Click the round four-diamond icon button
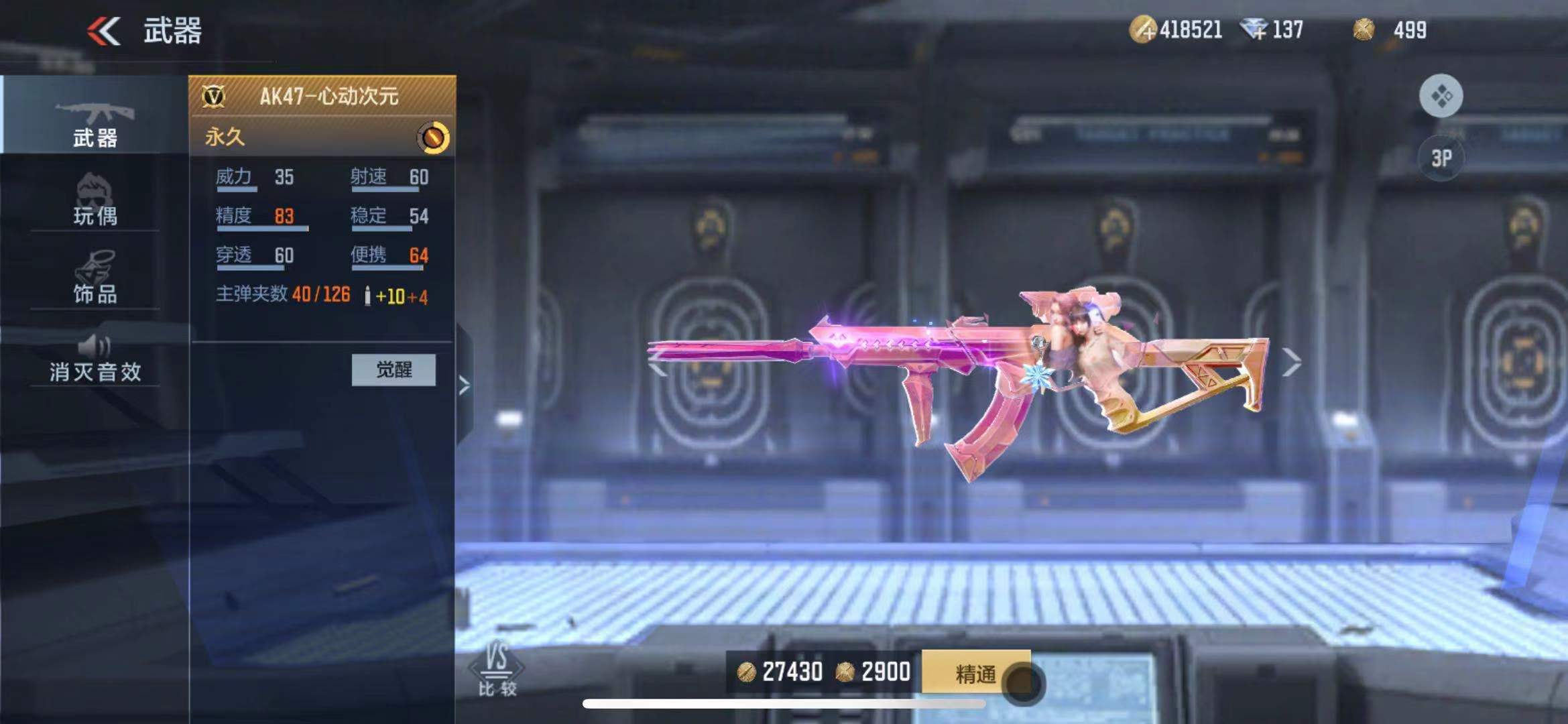This screenshot has height=724, width=1568. pyautogui.click(x=1441, y=97)
